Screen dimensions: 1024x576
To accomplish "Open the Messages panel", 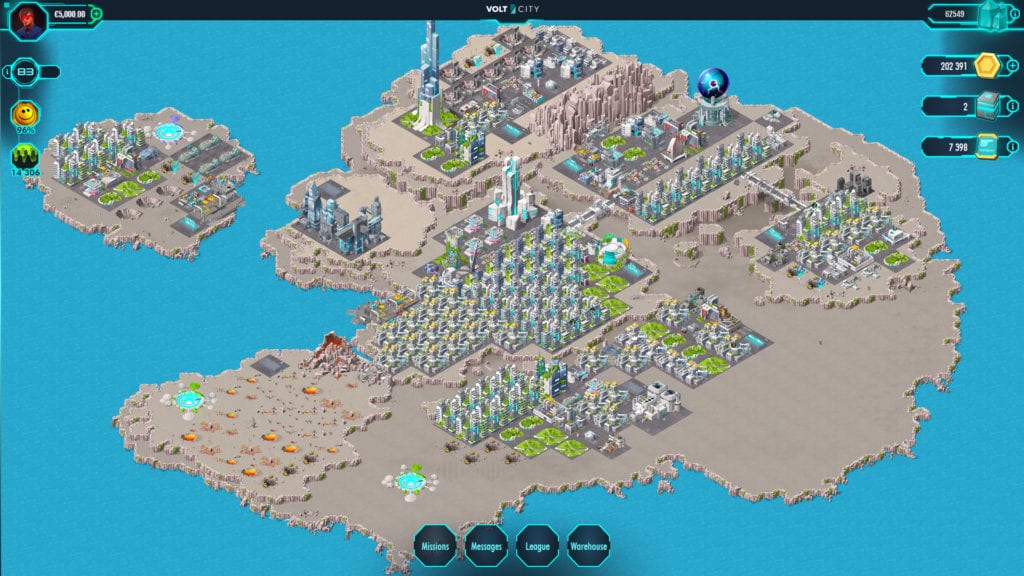I will (486, 546).
